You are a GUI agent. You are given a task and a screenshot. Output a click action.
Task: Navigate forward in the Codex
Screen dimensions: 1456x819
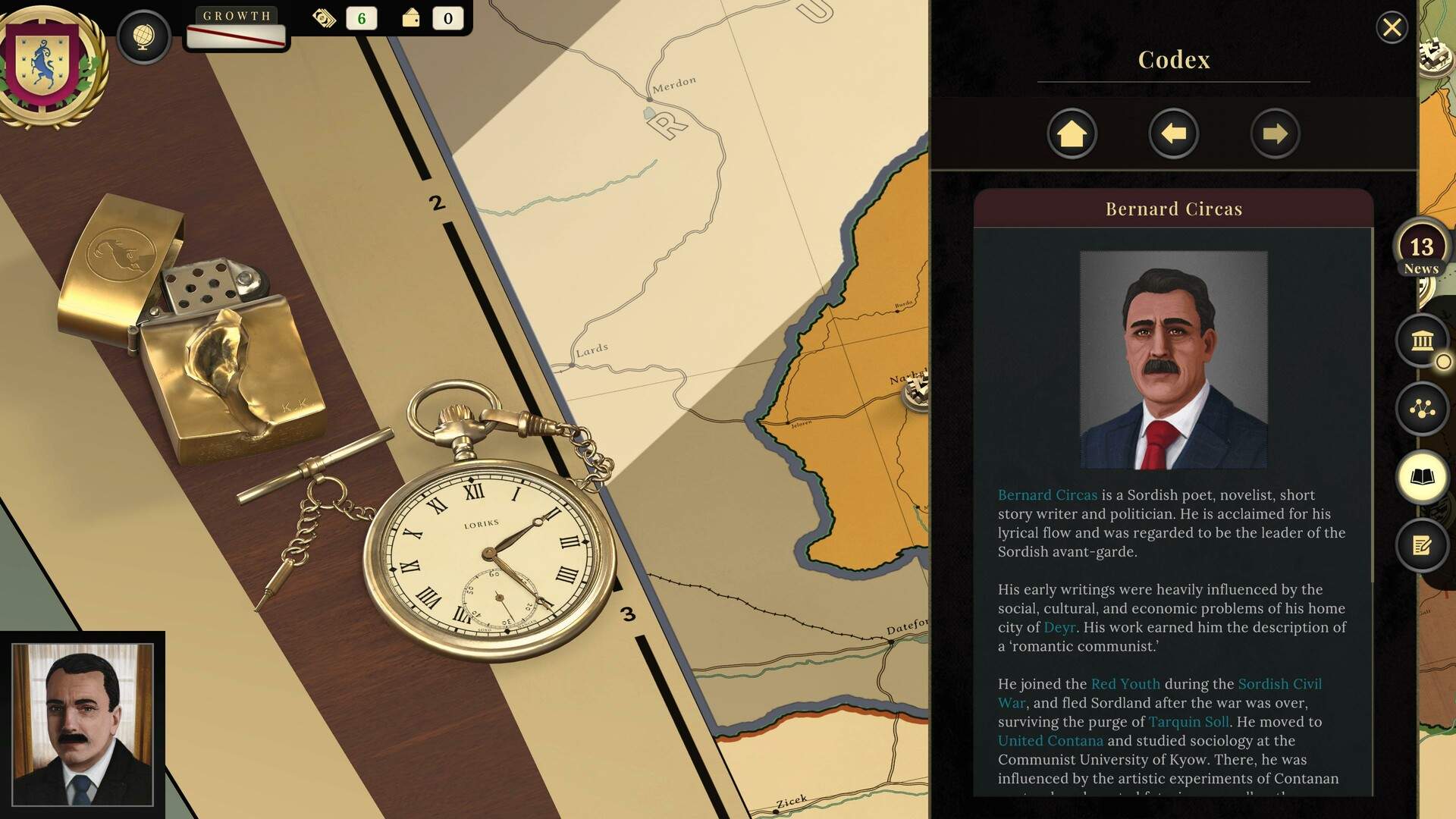point(1275,134)
